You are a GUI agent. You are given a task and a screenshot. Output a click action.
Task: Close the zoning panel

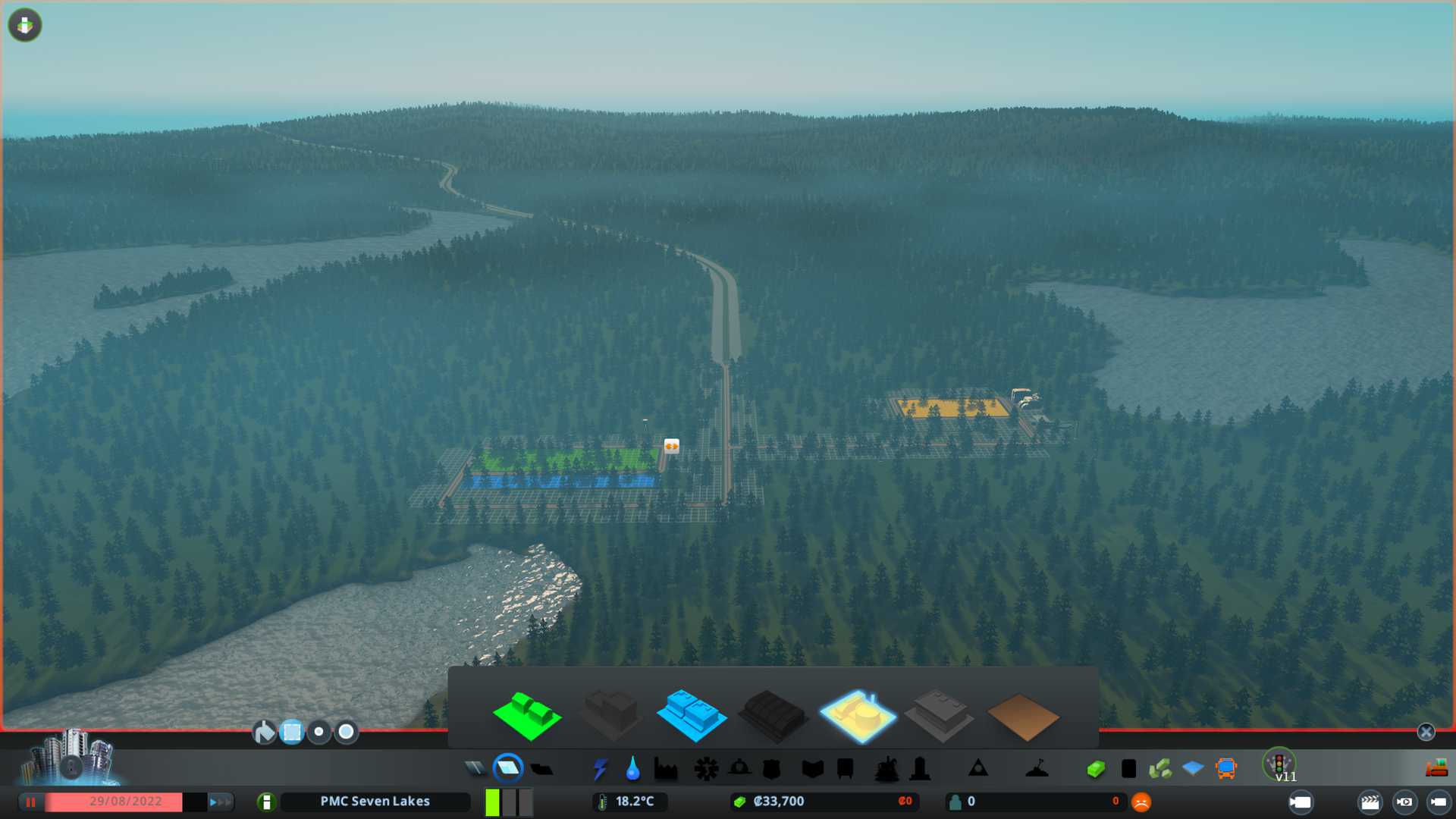coord(1426,732)
